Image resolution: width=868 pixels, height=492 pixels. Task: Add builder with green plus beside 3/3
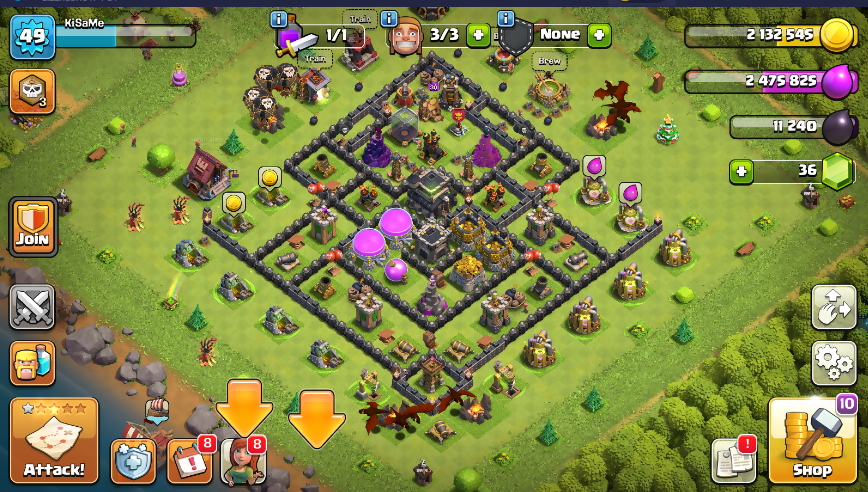(478, 35)
